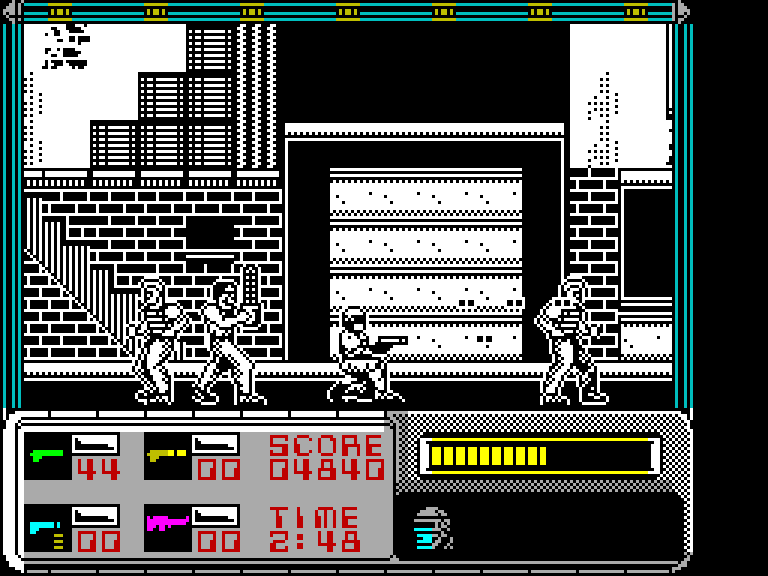This screenshot has width=768, height=576.
Task: Equip the magenta rifle weapon
Action: tap(167, 524)
